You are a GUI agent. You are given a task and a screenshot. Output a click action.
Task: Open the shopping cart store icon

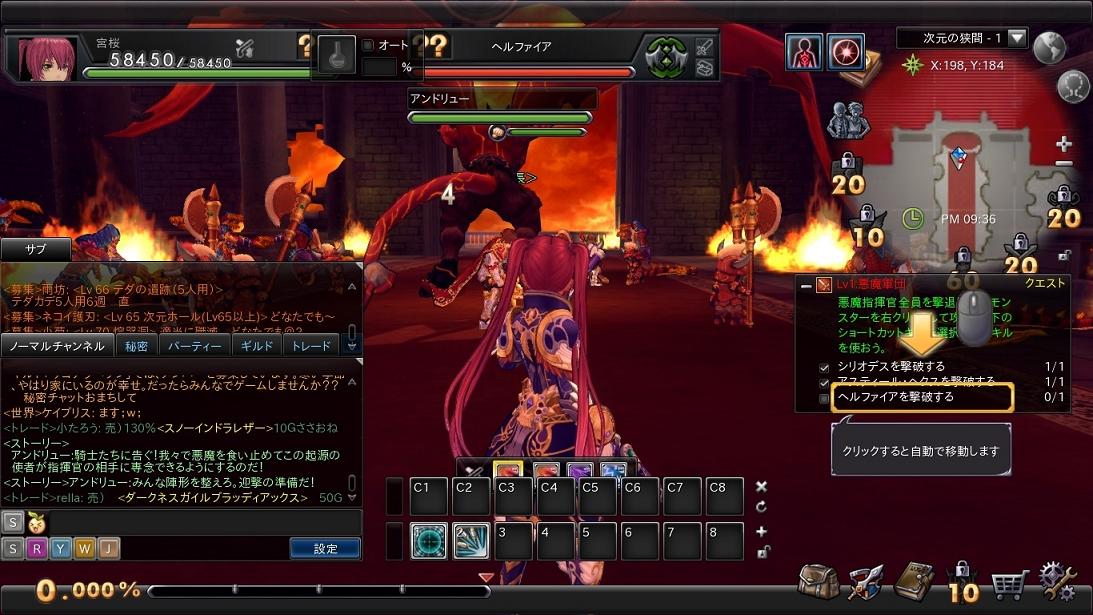click(x=1010, y=582)
